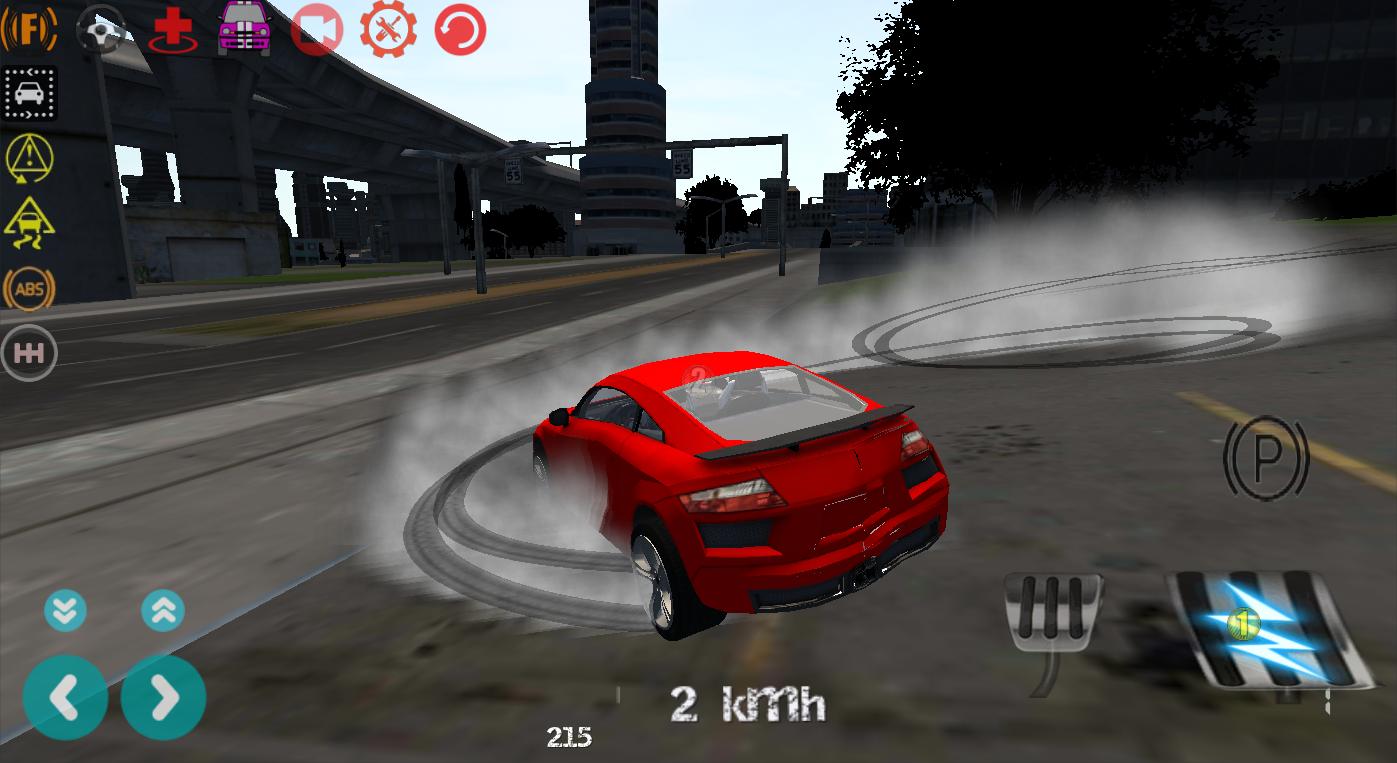
Task: Open the repair tools settings icon
Action: coord(388,28)
